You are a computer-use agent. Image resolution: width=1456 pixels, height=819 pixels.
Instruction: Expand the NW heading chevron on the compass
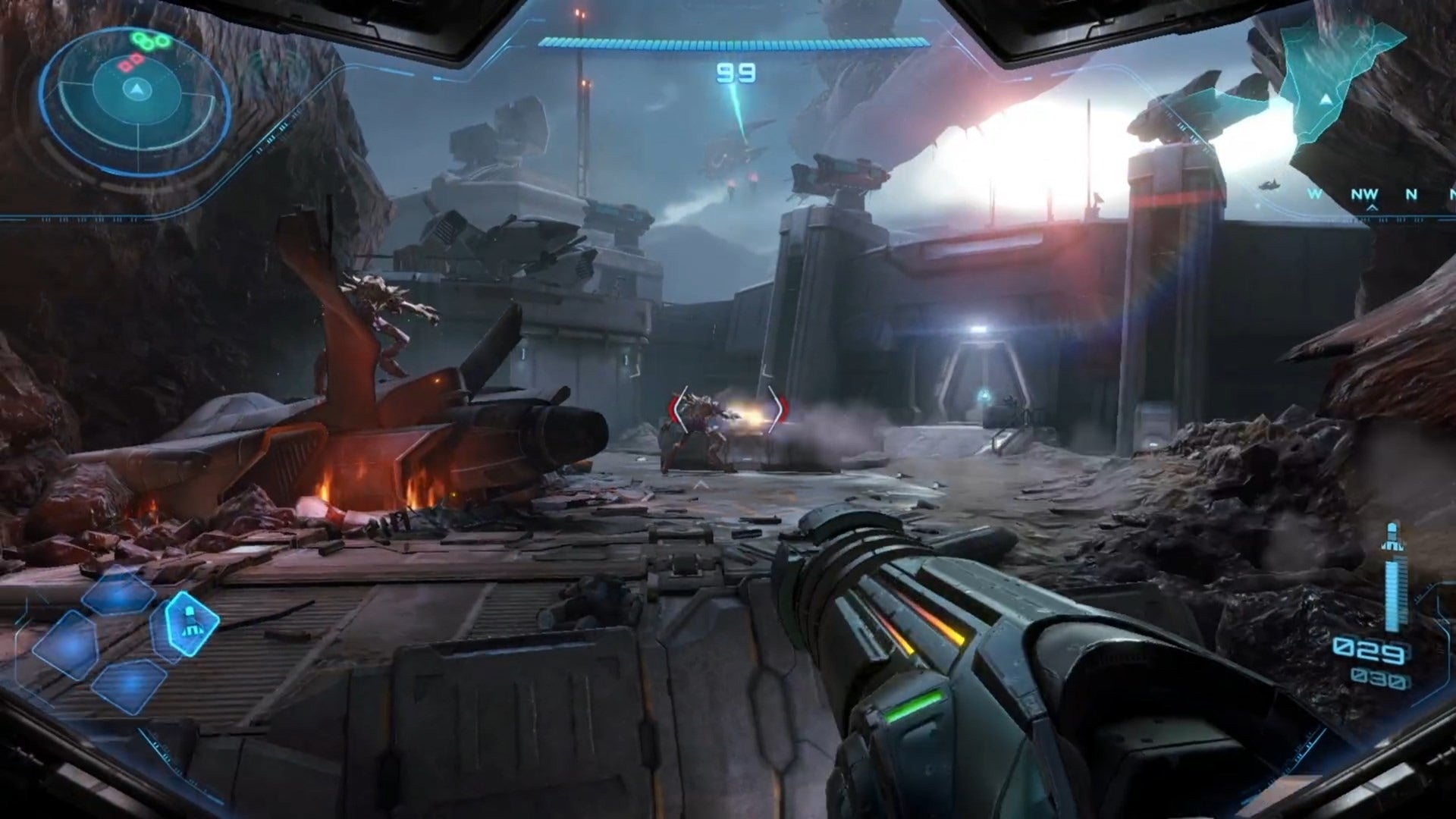point(1372,209)
